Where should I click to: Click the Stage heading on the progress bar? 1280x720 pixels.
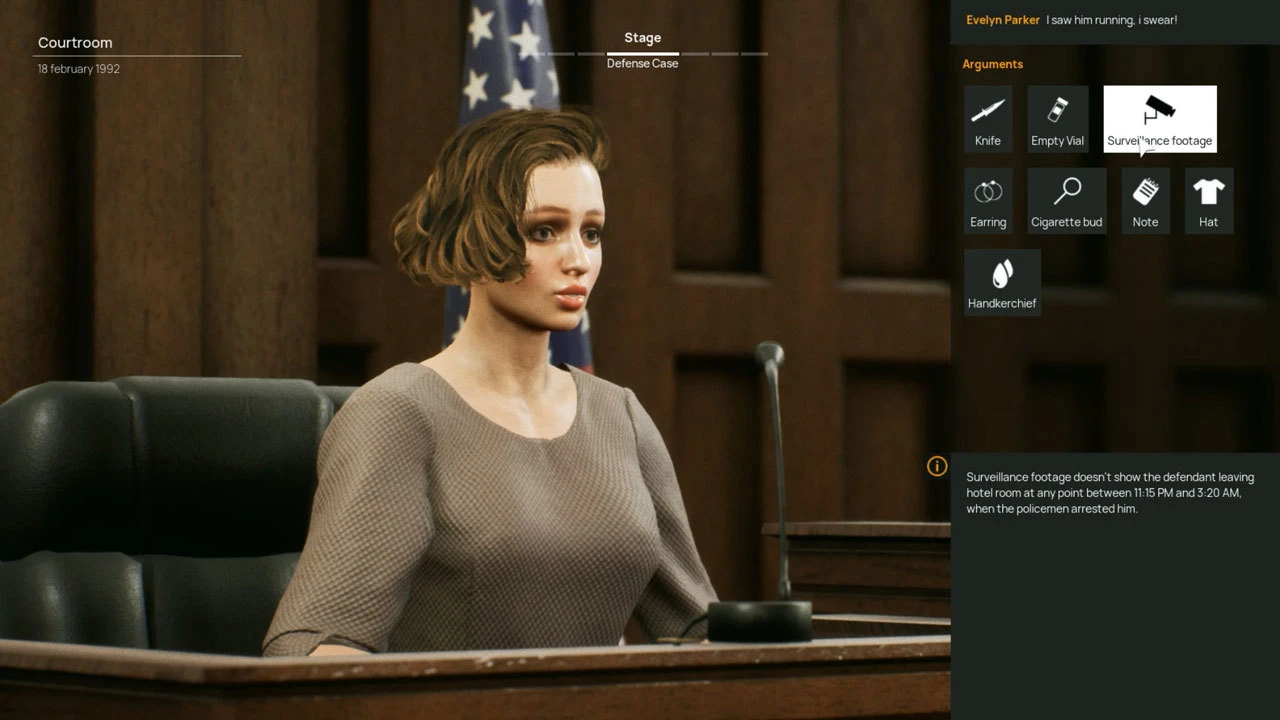coord(641,37)
